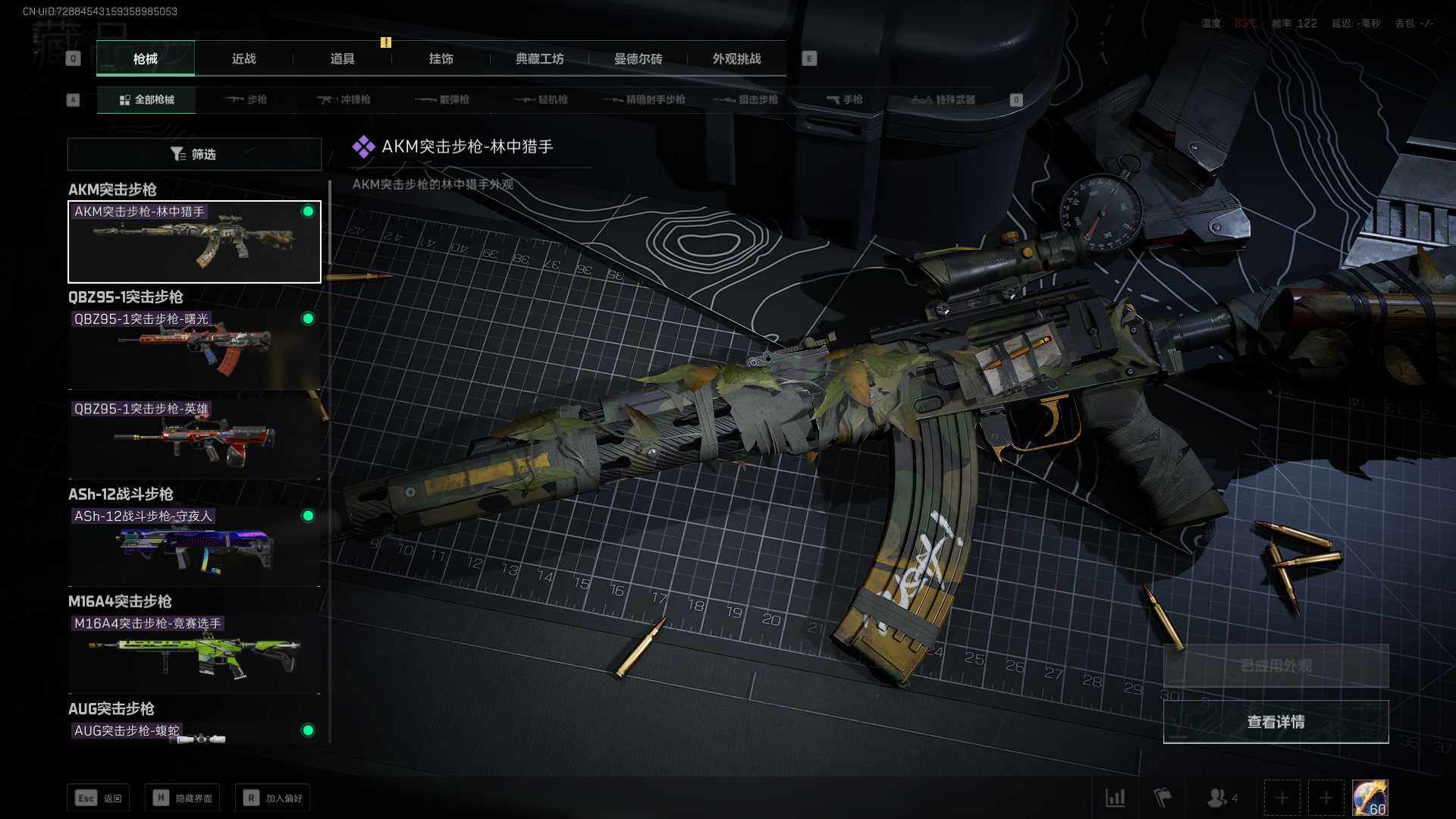
Task: Open the bar chart stats icon
Action: pos(1115,798)
